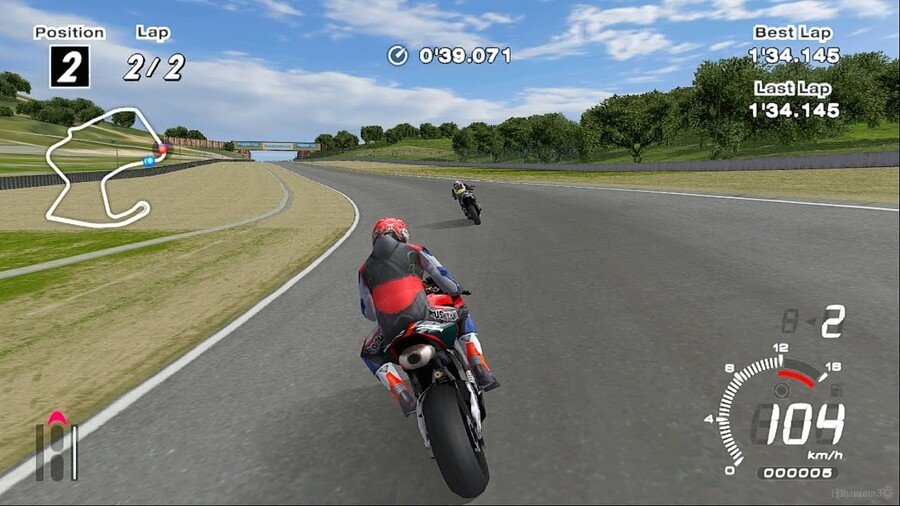Click the track layout minimap
This screenshot has width=900, height=506.
102,166
